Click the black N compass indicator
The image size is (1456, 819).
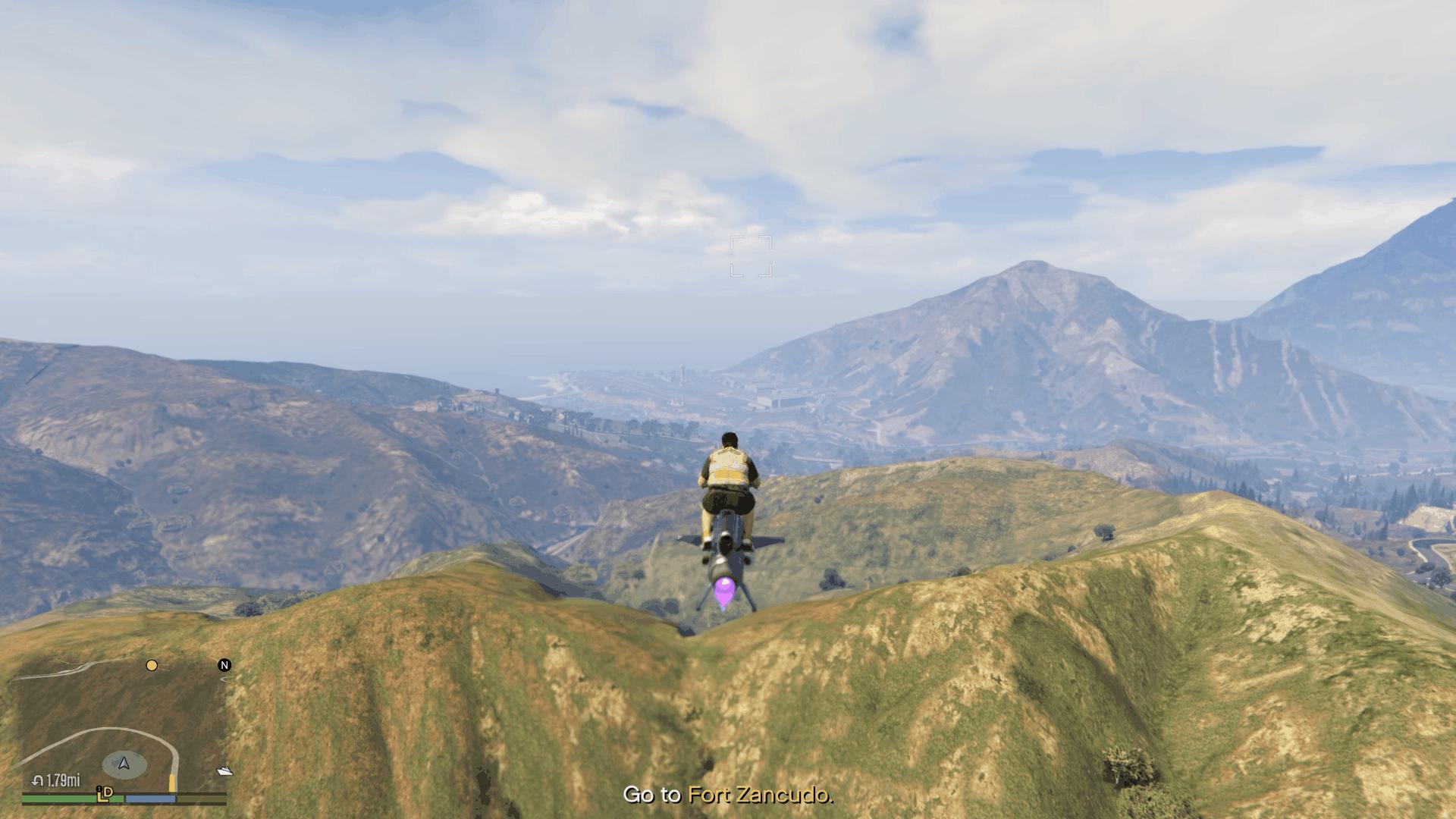tap(224, 665)
